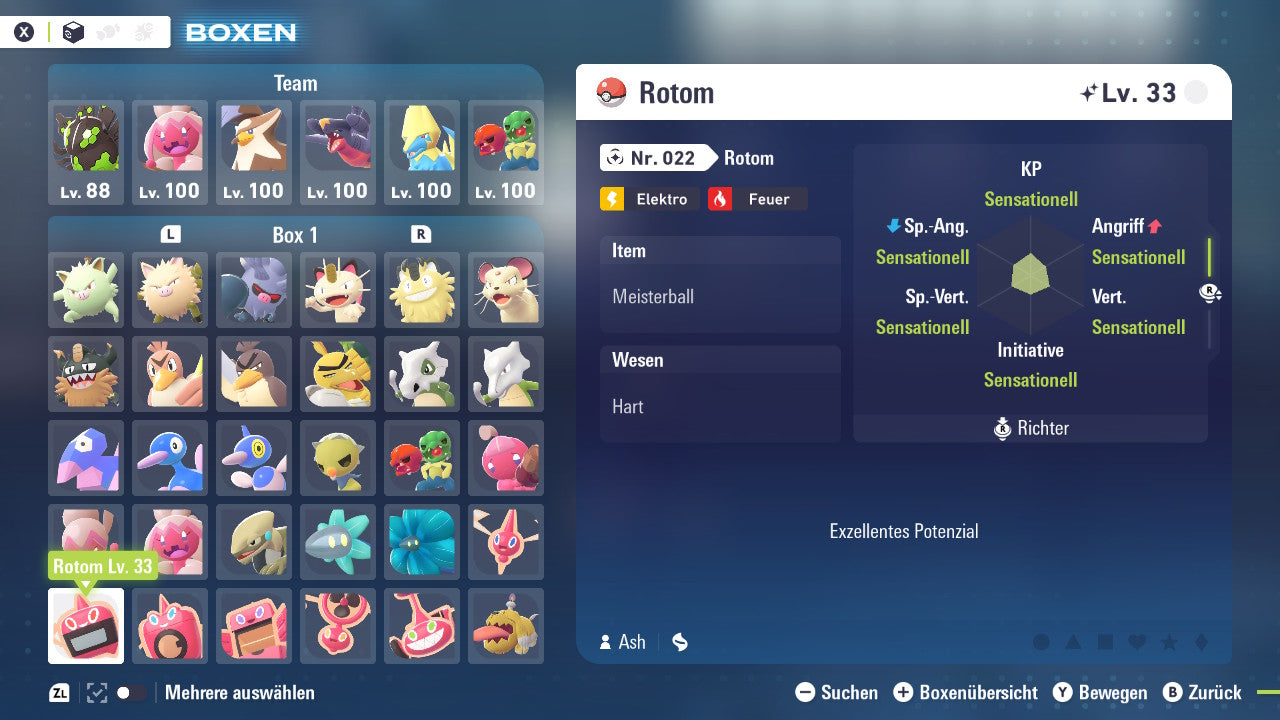Switch to the previous box with L
This screenshot has width=1280, height=720.
pos(170,234)
